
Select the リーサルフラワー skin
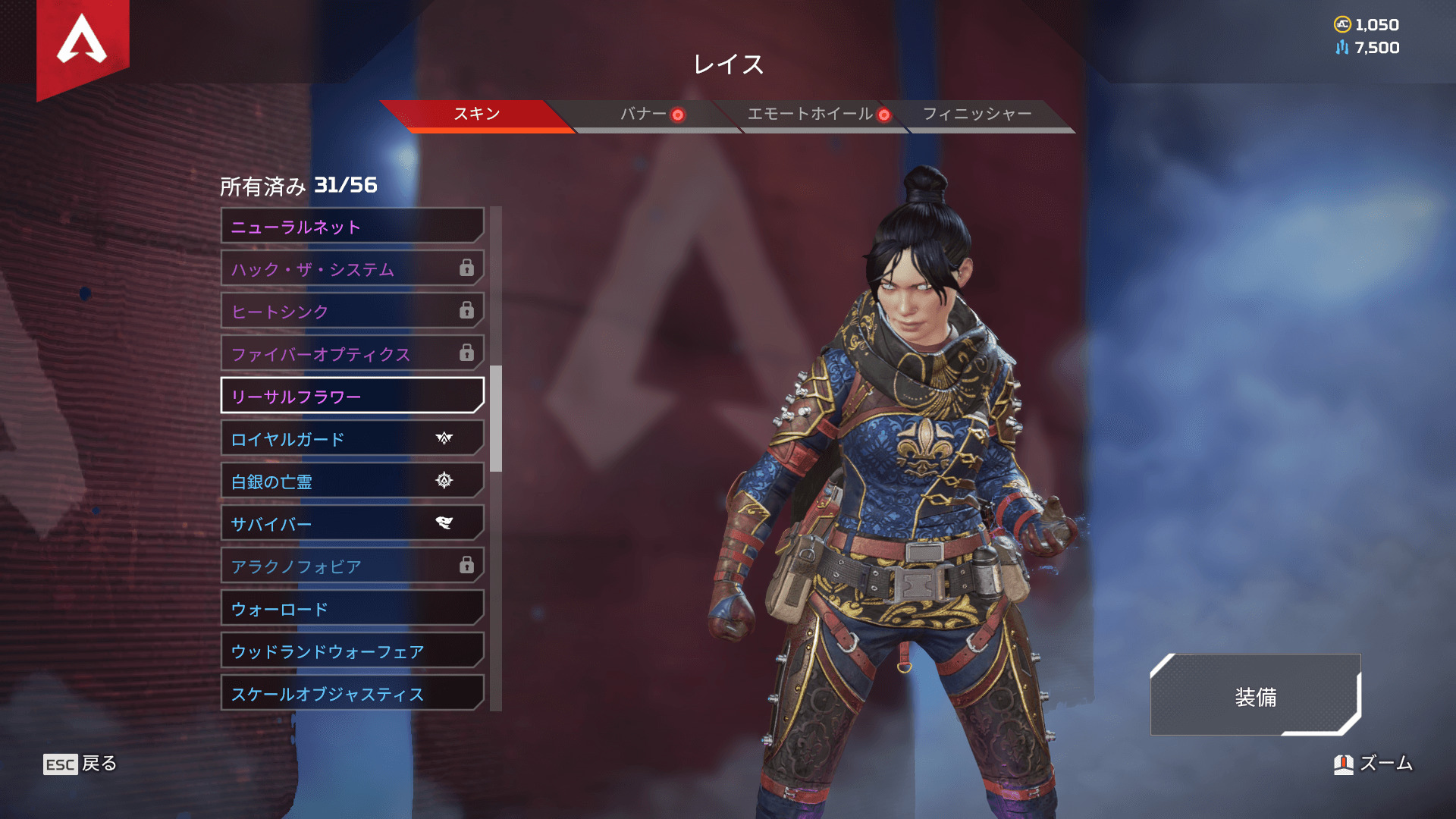pyautogui.click(x=352, y=396)
